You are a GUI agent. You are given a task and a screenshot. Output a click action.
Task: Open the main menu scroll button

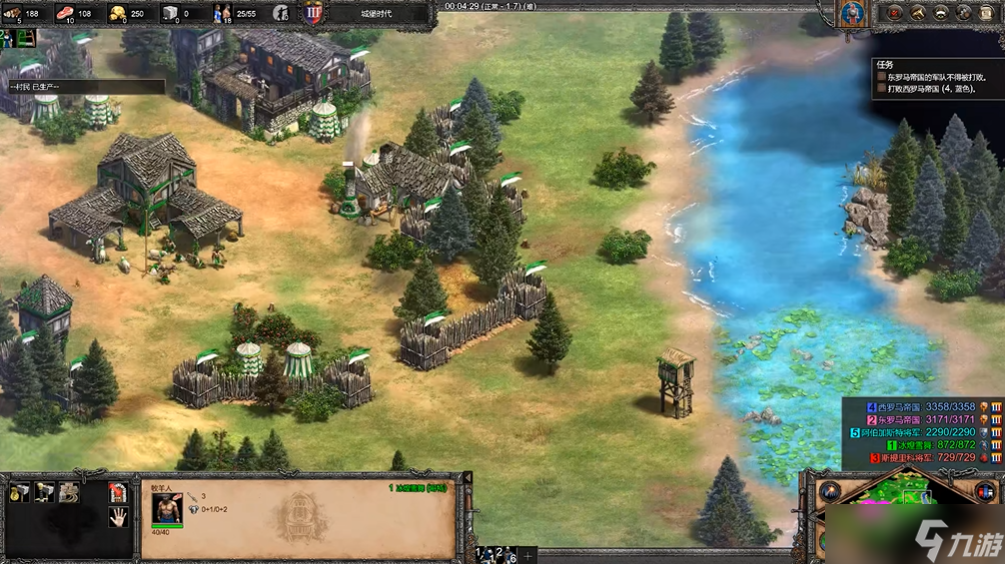(989, 13)
